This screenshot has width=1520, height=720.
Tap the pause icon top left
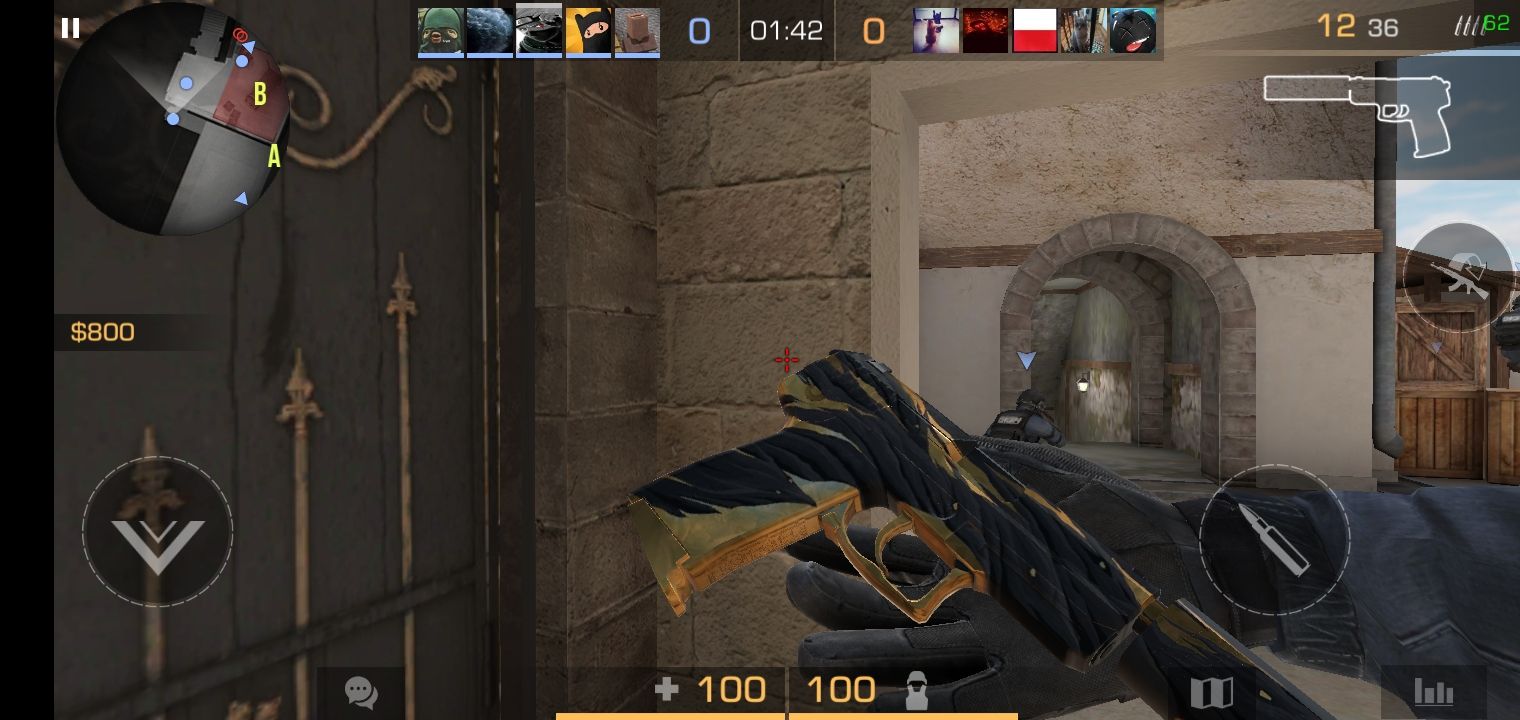[69, 27]
